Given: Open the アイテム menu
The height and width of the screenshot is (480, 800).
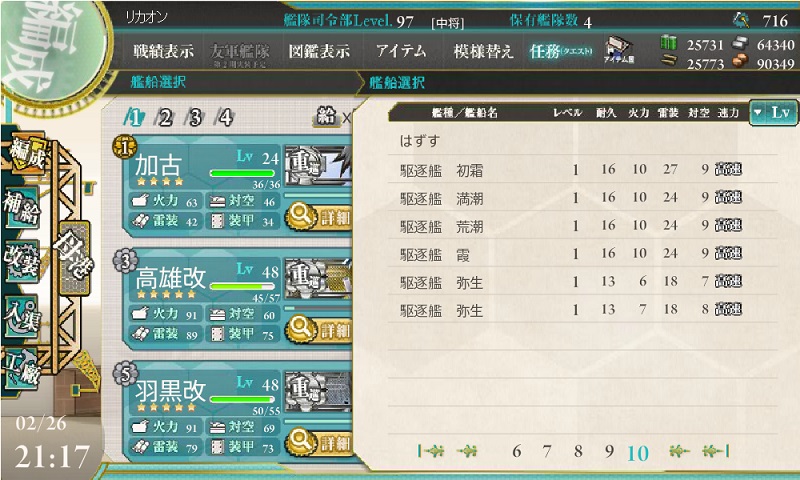Looking at the screenshot, I should click(x=401, y=51).
